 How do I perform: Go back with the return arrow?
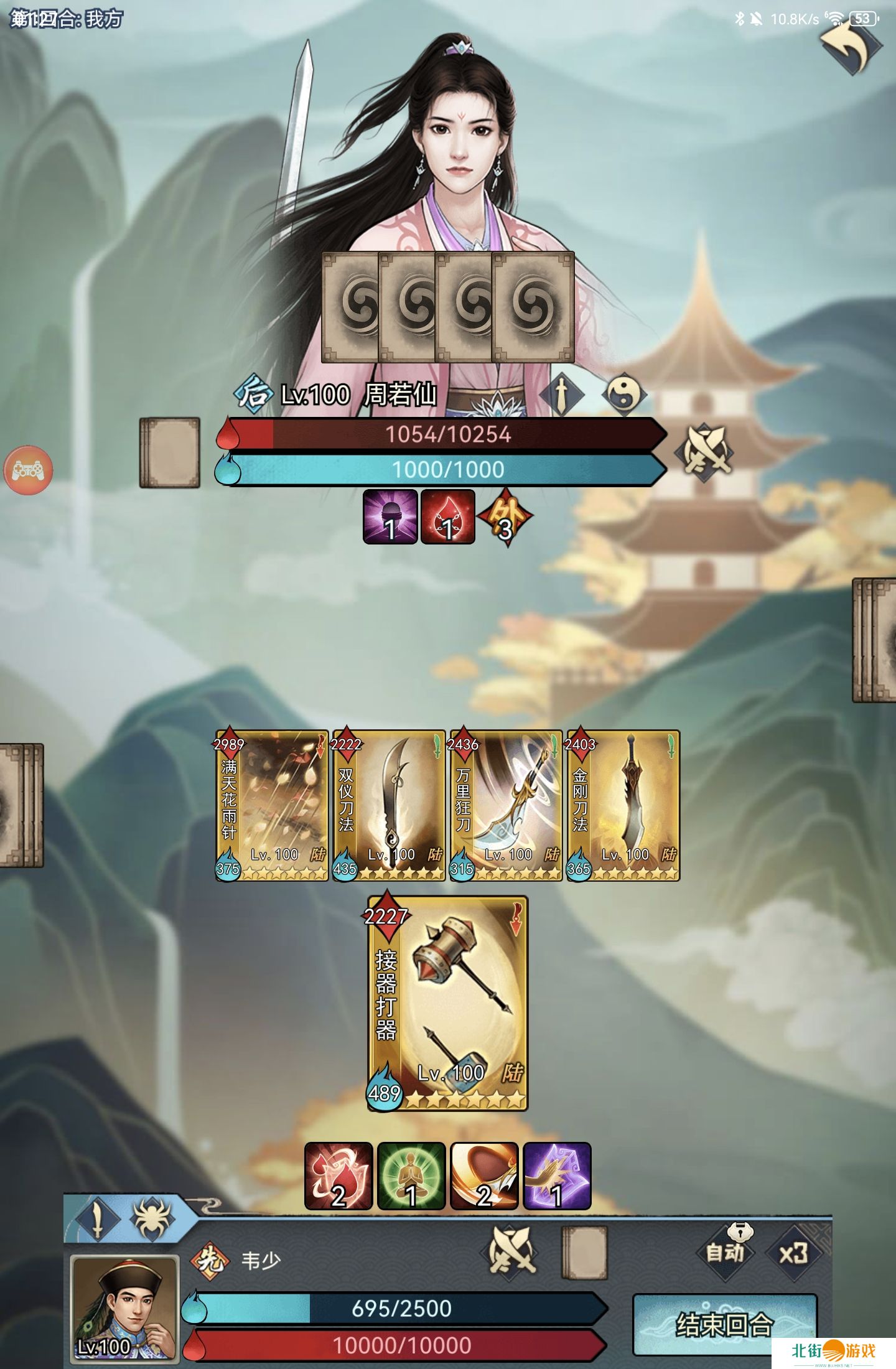(x=849, y=47)
